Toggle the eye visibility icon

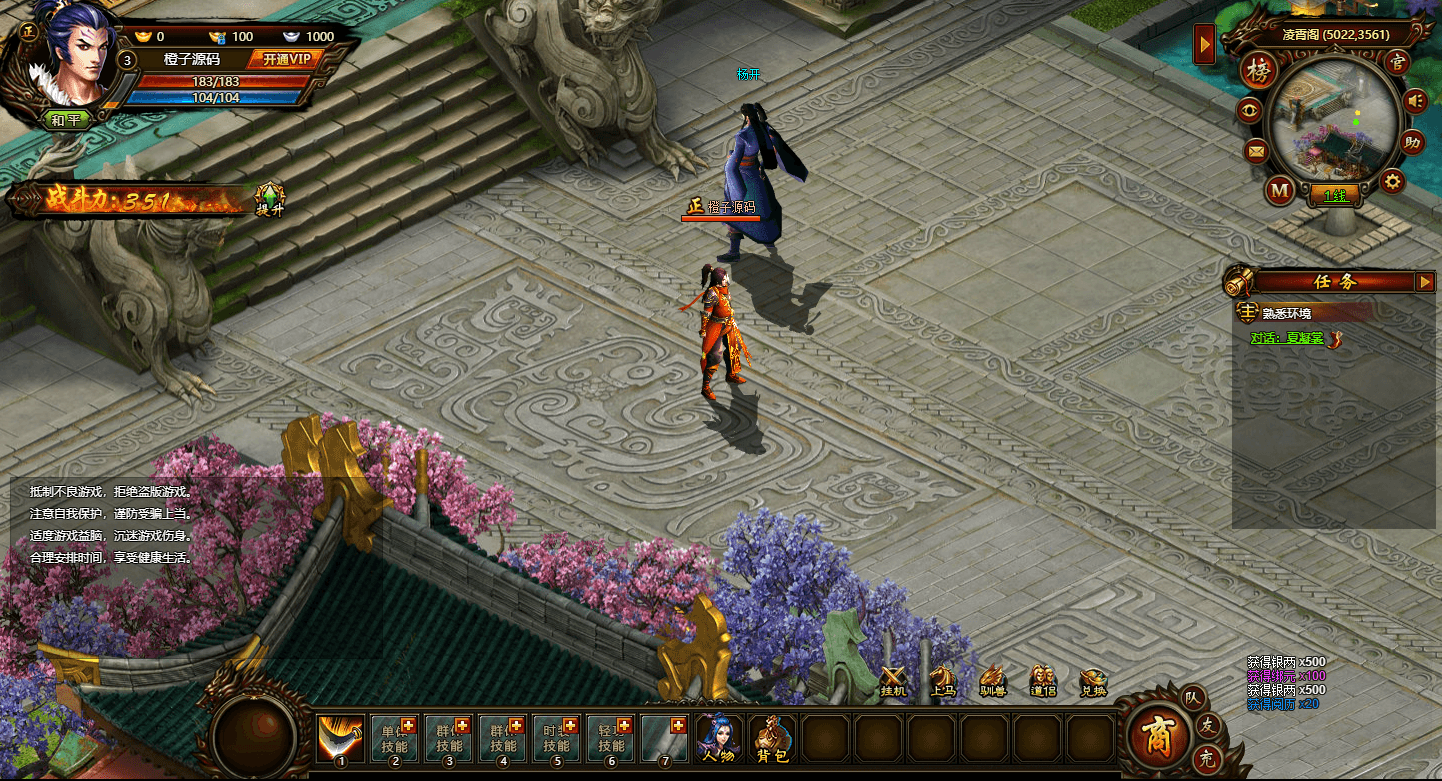1250,110
